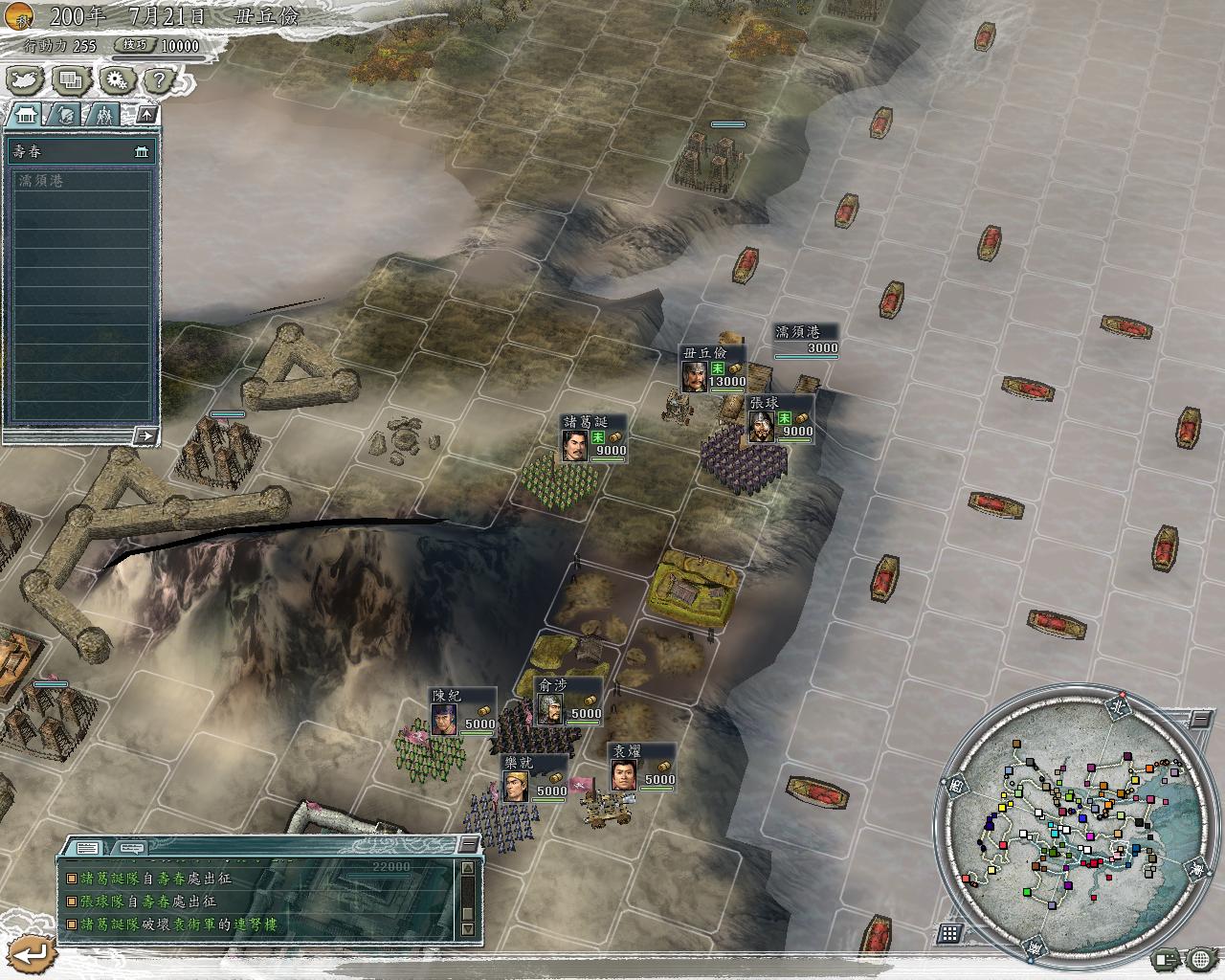Switch to the speech bubble message tab
The image size is (1225, 980).
(130, 848)
